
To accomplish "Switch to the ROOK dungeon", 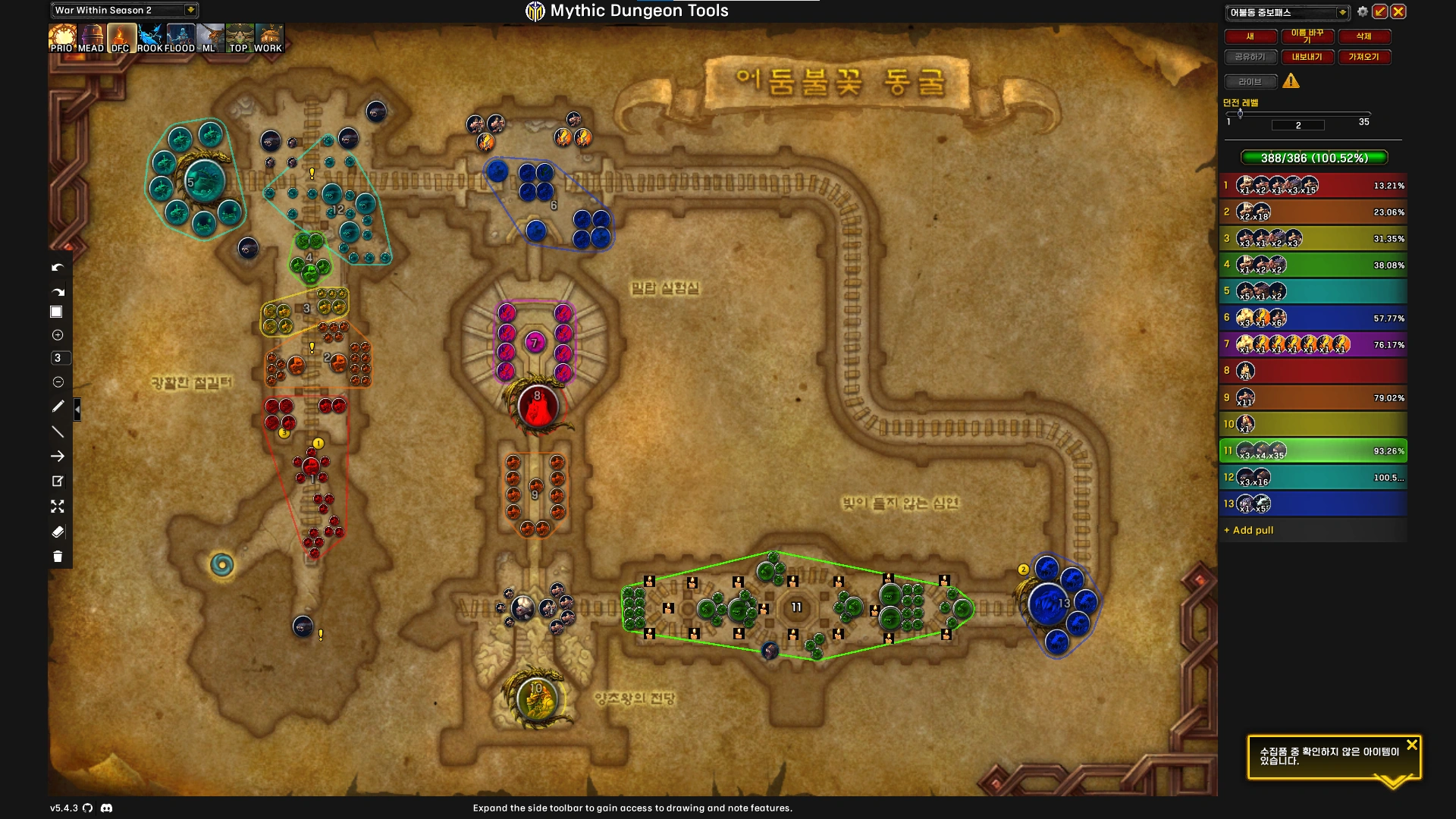I will pyautogui.click(x=150, y=38).
